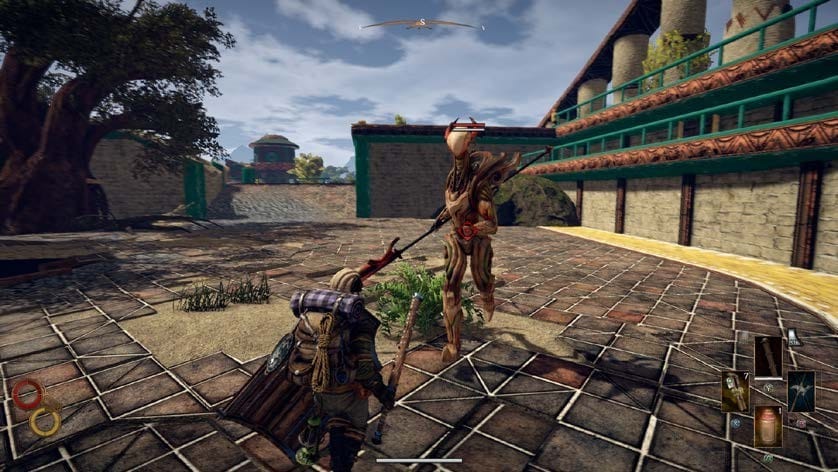Use the bandages quick slot
This screenshot has height=472, width=838.
coord(735,391)
